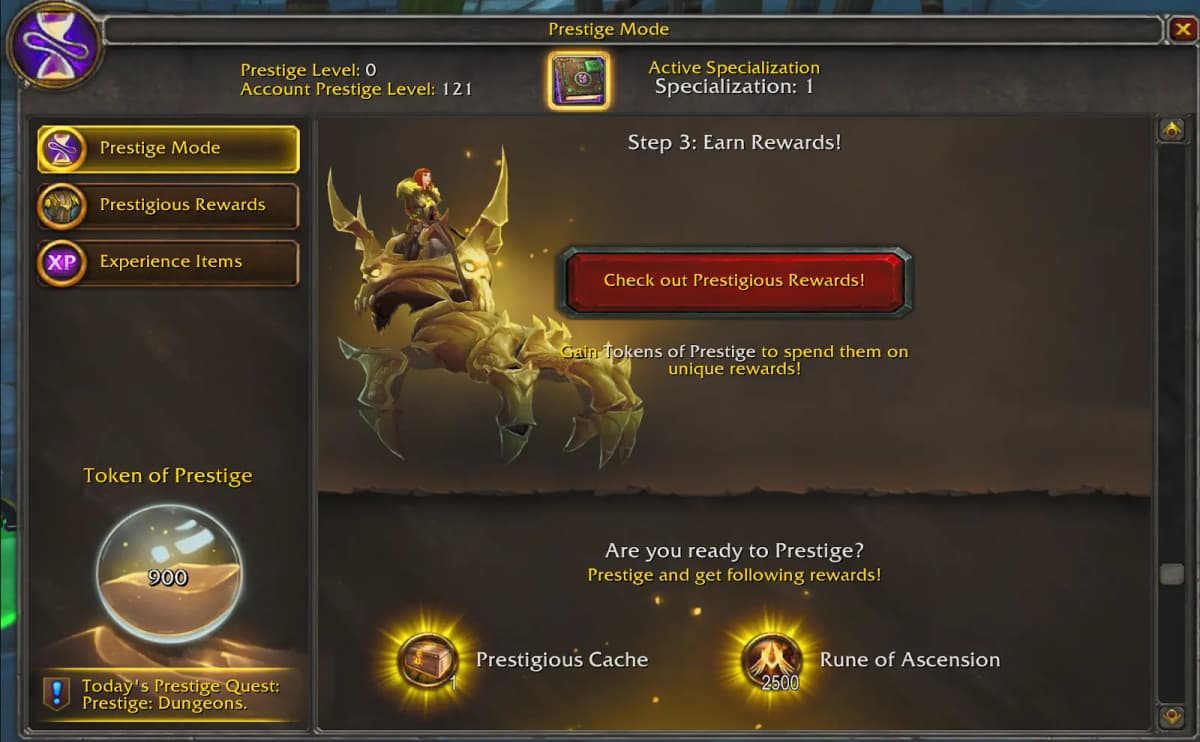This screenshot has height=742, width=1200.
Task: Select the Prestigious Cache reward icon
Action: (428, 661)
